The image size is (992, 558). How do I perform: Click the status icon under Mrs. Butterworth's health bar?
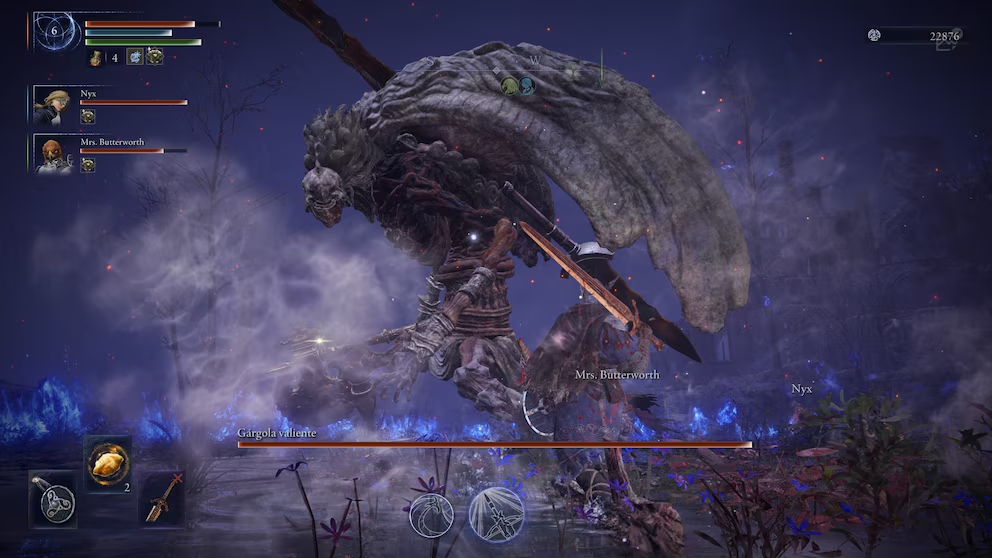click(88, 165)
